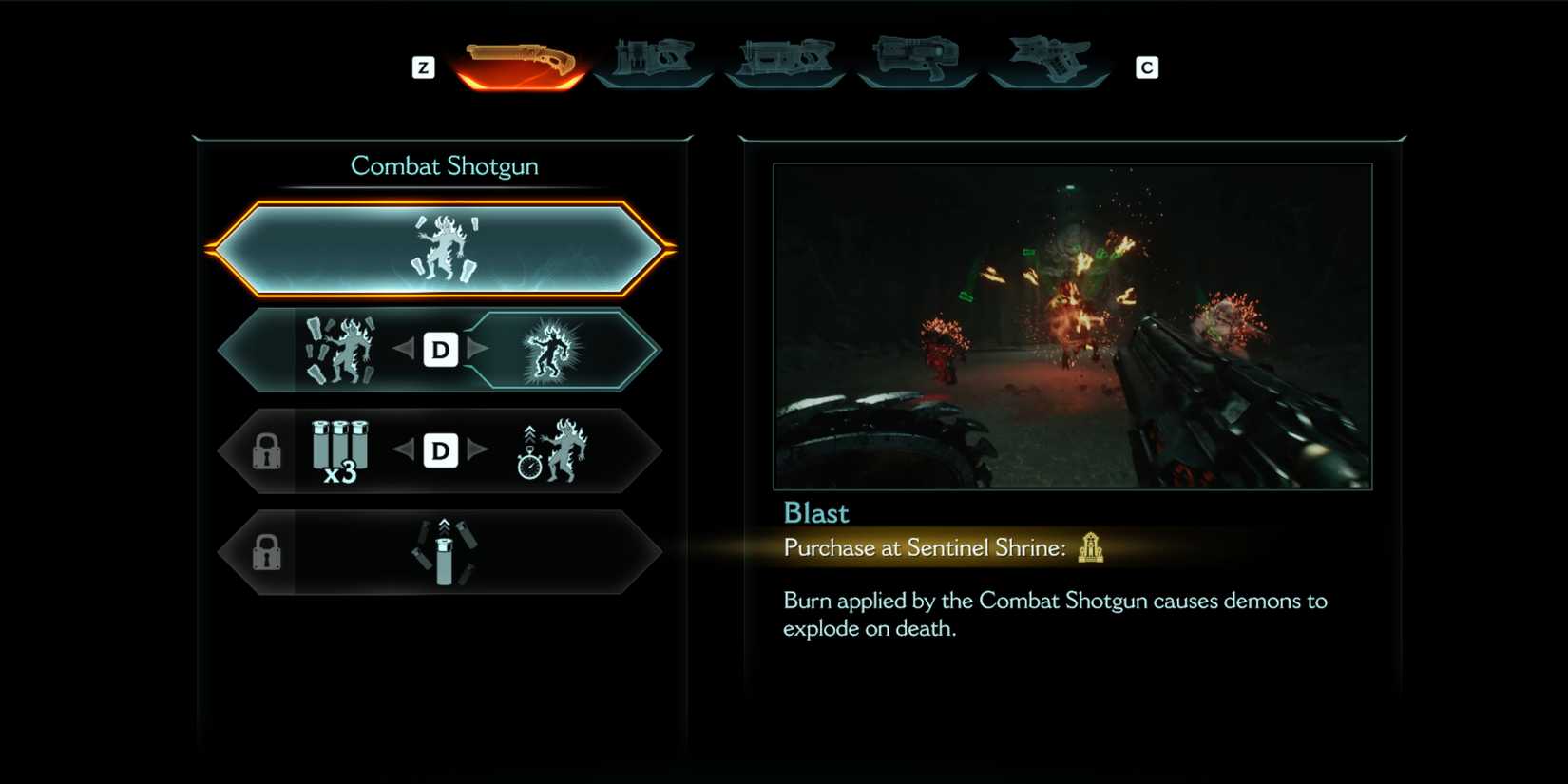Click the left arrow beside the D selector
1568x784 pixels.
point(406,350)
